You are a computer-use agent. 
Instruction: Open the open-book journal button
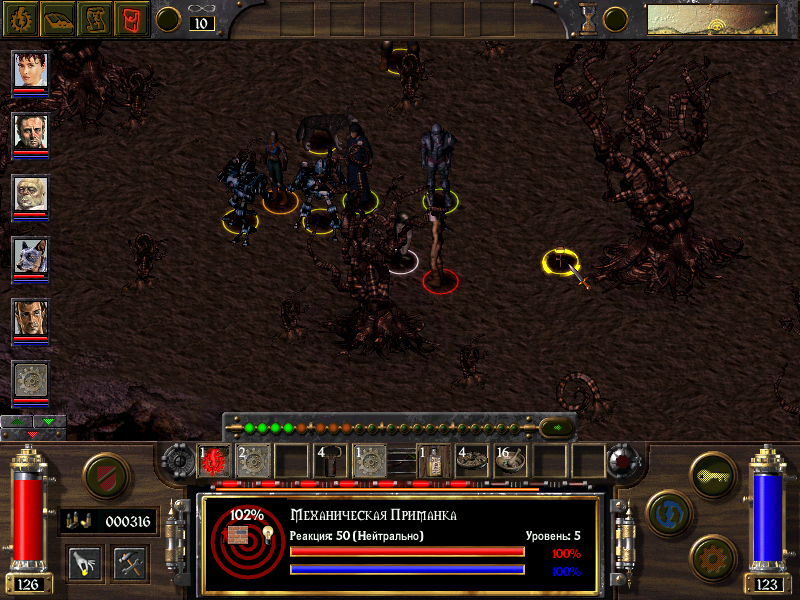(x=60, y=18)
